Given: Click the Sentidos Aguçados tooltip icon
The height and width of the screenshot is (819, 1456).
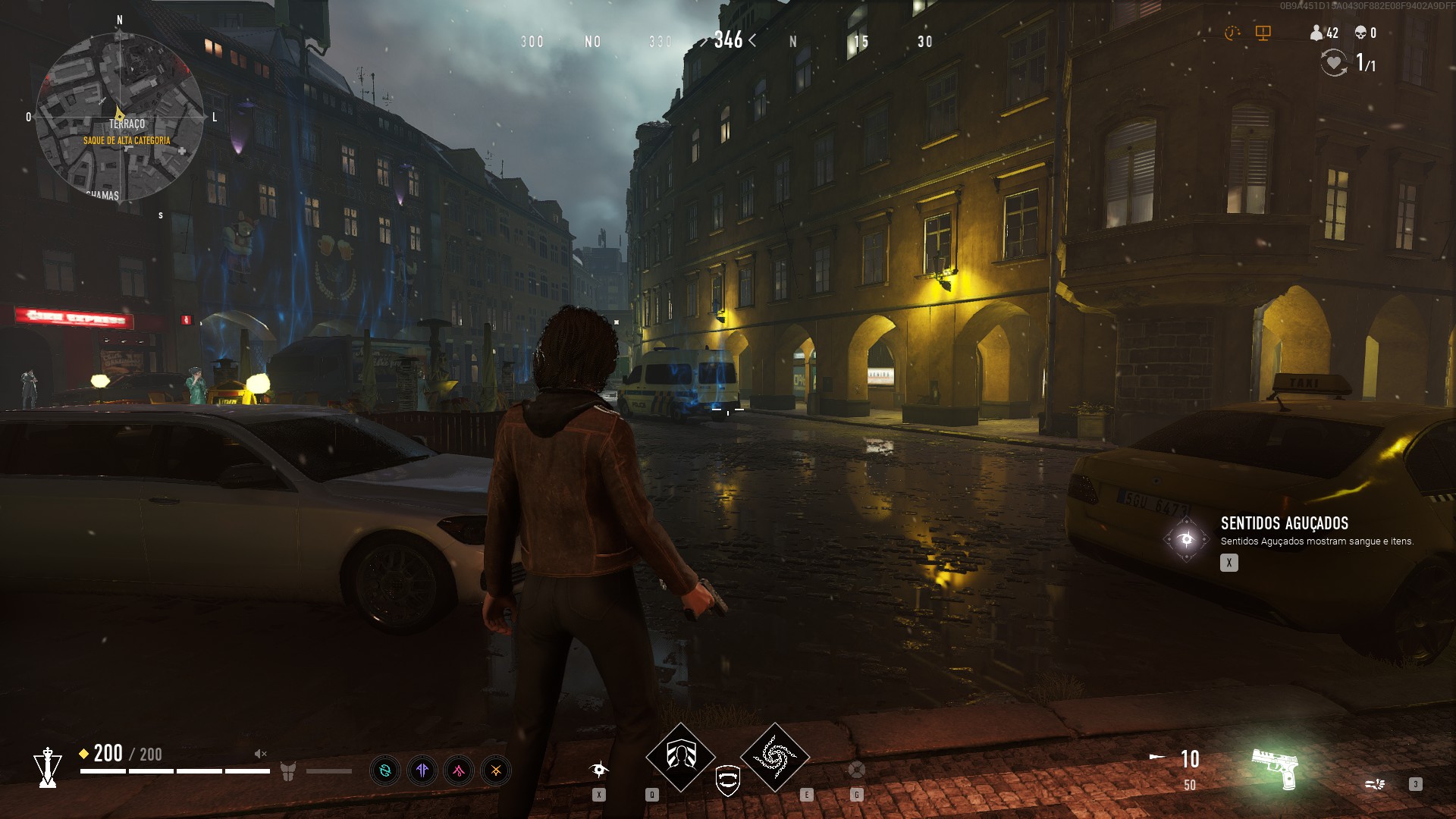Looking at the screenshot, I should coord(1186,539).
